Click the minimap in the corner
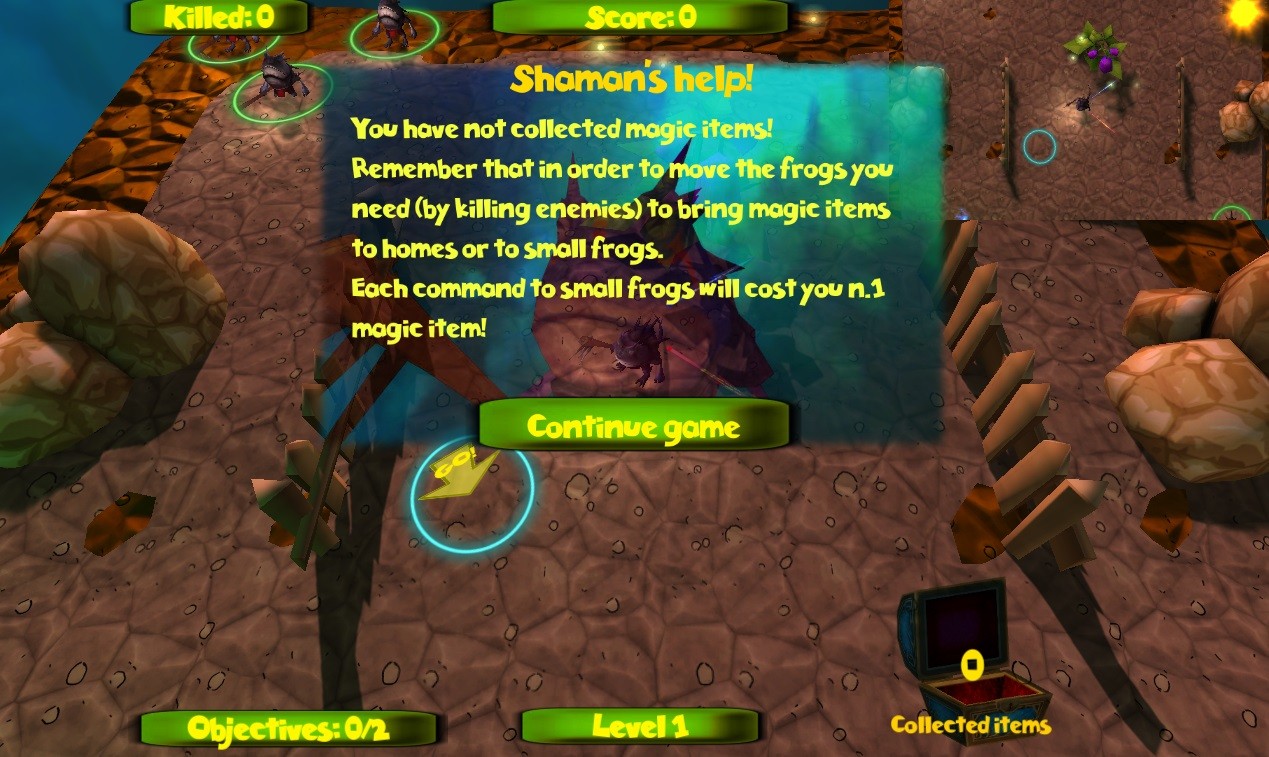The height and width of the screenshot is (757, 1269). click(1085, 110)
